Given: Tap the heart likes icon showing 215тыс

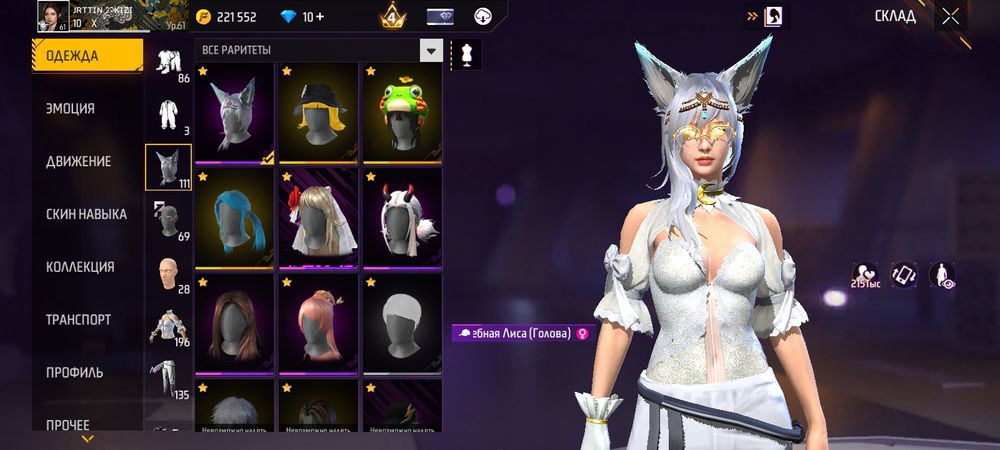Looking at the screenshot, I should pyautogui.click(x=864, y=275).
